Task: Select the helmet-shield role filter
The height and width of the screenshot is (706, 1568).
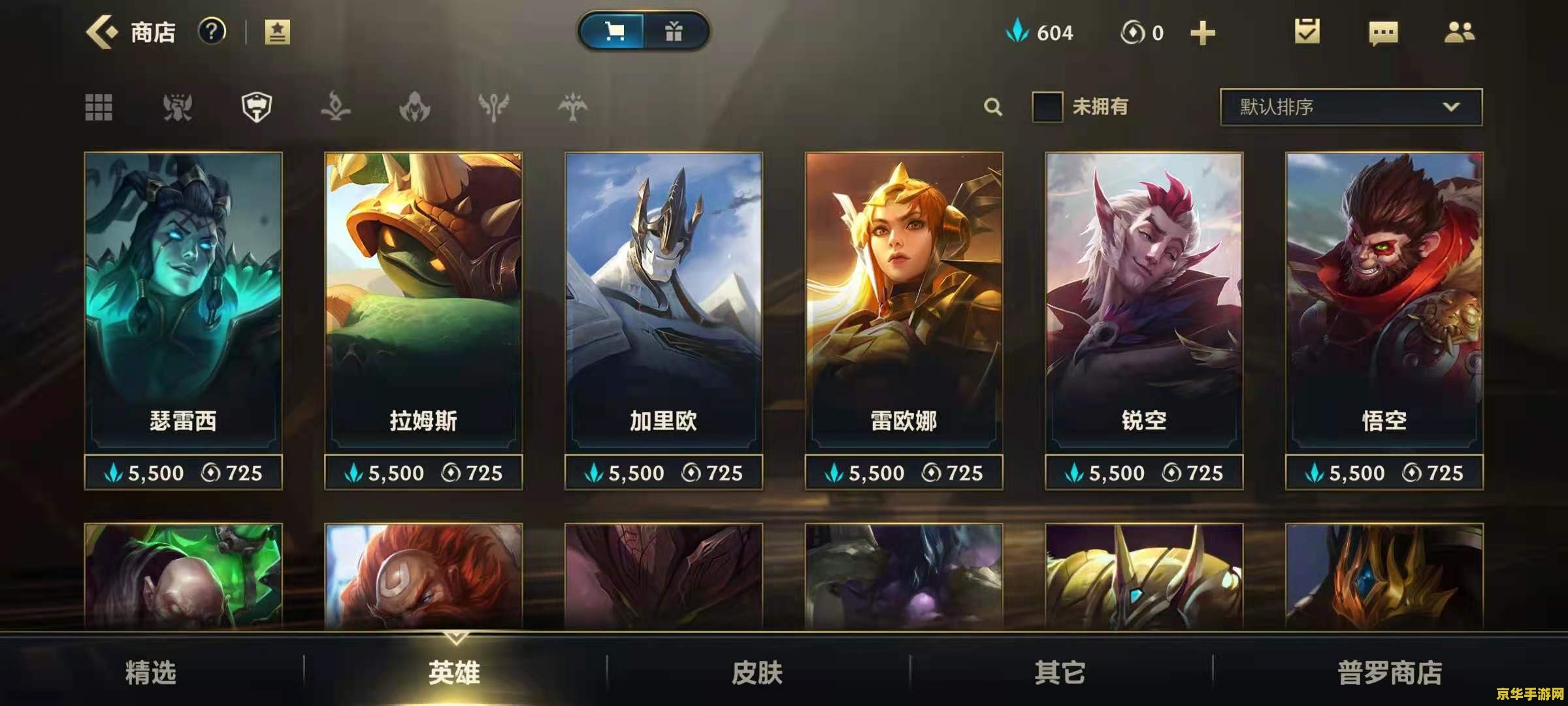Action: [257, 107]
